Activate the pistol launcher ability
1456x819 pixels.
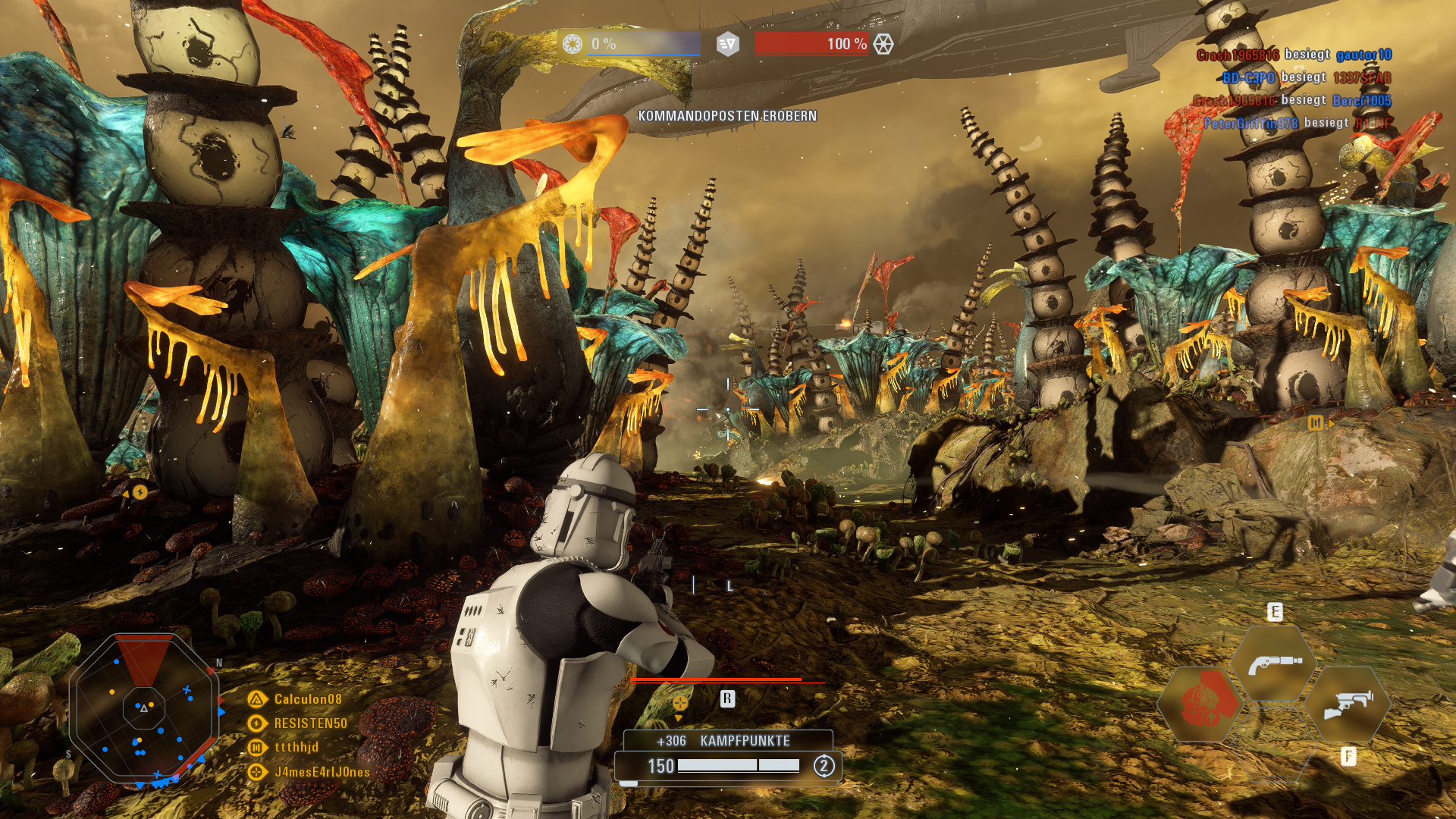click(1275, 664)
